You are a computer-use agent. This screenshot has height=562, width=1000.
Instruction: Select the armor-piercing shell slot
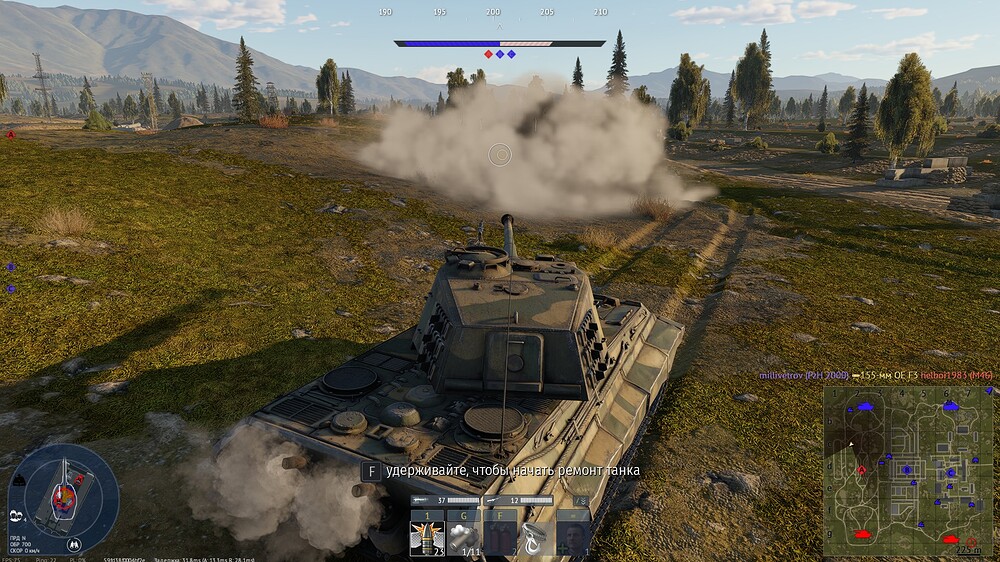pos(427,538)
